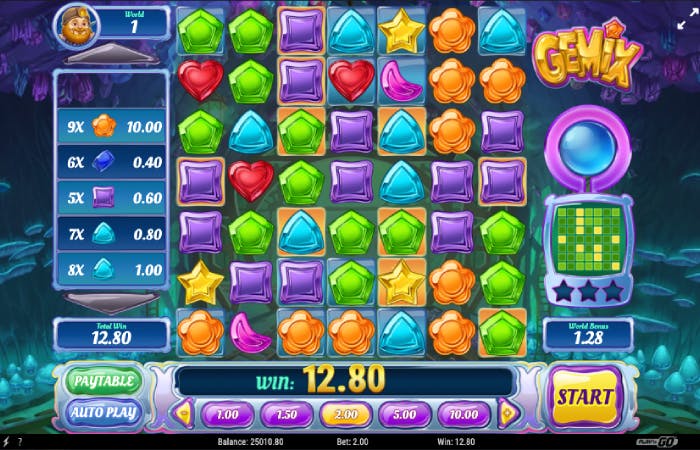700x450 pixels.
Task: Click the up arrow above the win list
Action: click(110, 55)
